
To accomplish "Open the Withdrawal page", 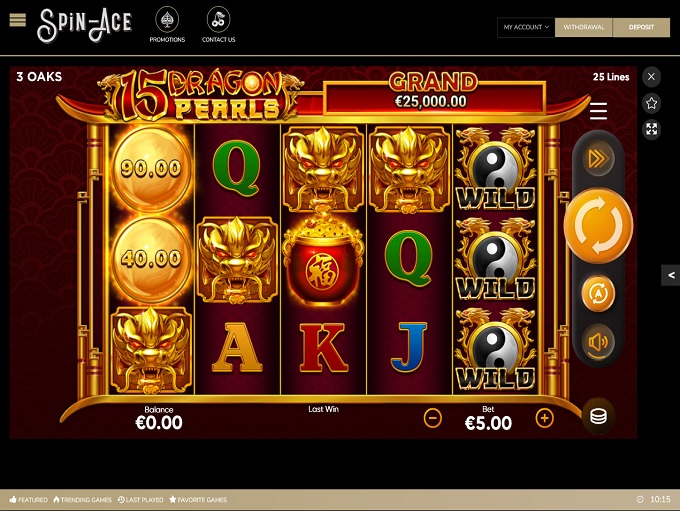I will pos(584,28).
